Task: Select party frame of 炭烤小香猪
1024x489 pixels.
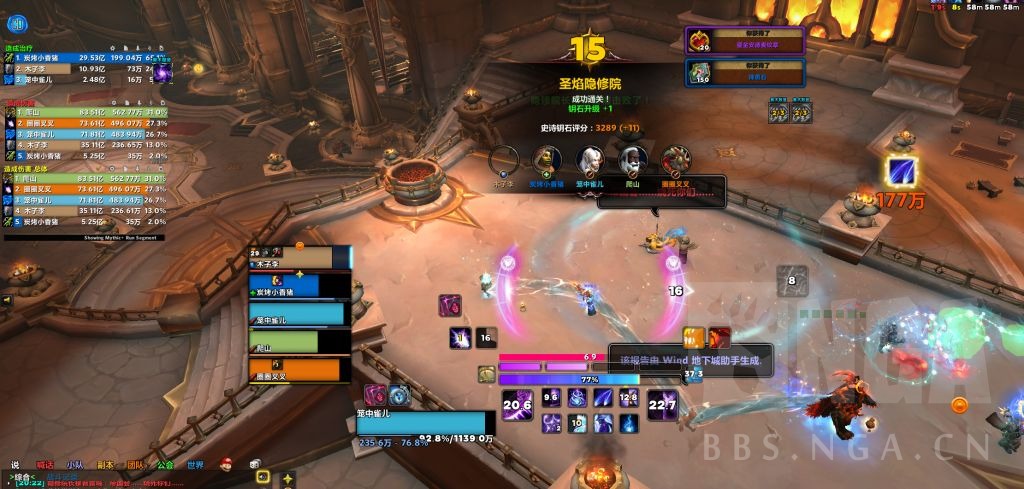Action: point(291,288)
